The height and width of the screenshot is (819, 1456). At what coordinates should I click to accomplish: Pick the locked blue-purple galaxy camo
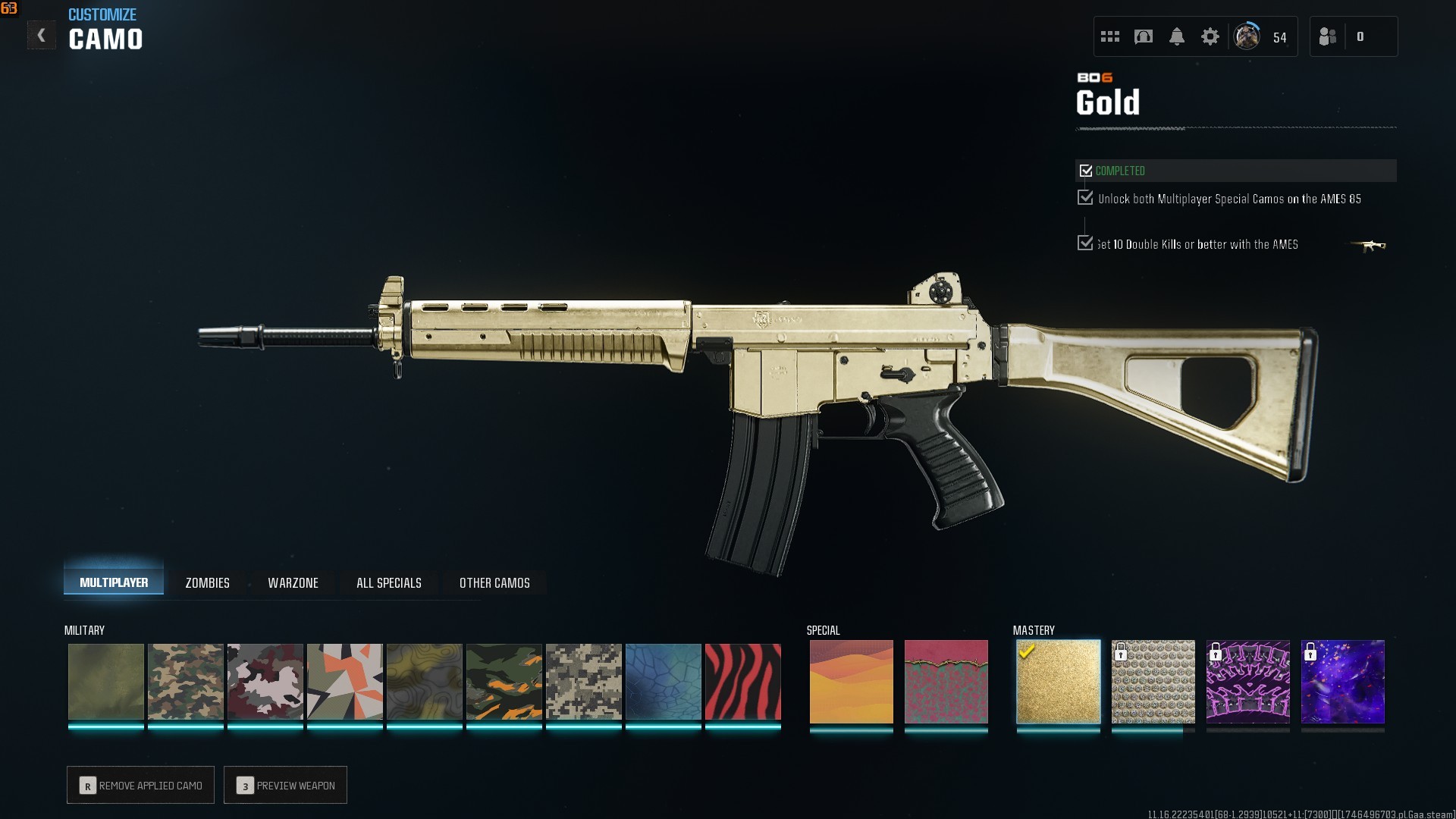(x=1342, y=682)
